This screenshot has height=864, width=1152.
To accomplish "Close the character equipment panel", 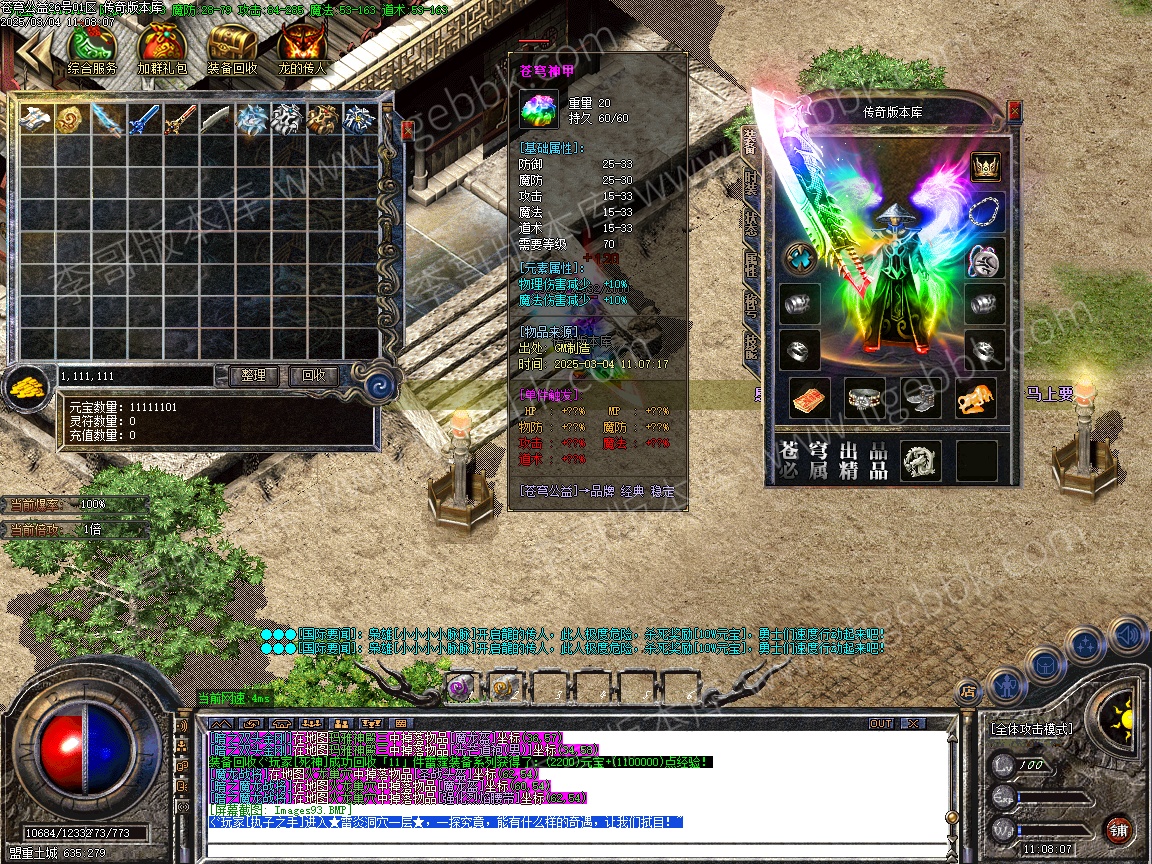I will coord(1015,110).
